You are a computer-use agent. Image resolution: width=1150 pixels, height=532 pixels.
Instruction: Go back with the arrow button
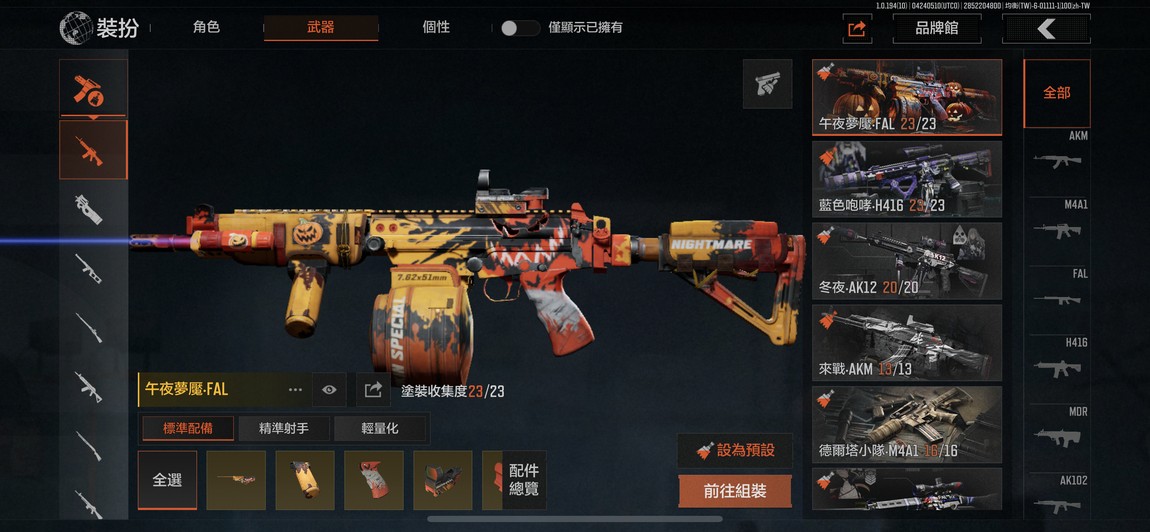(x=1046, y=29)
